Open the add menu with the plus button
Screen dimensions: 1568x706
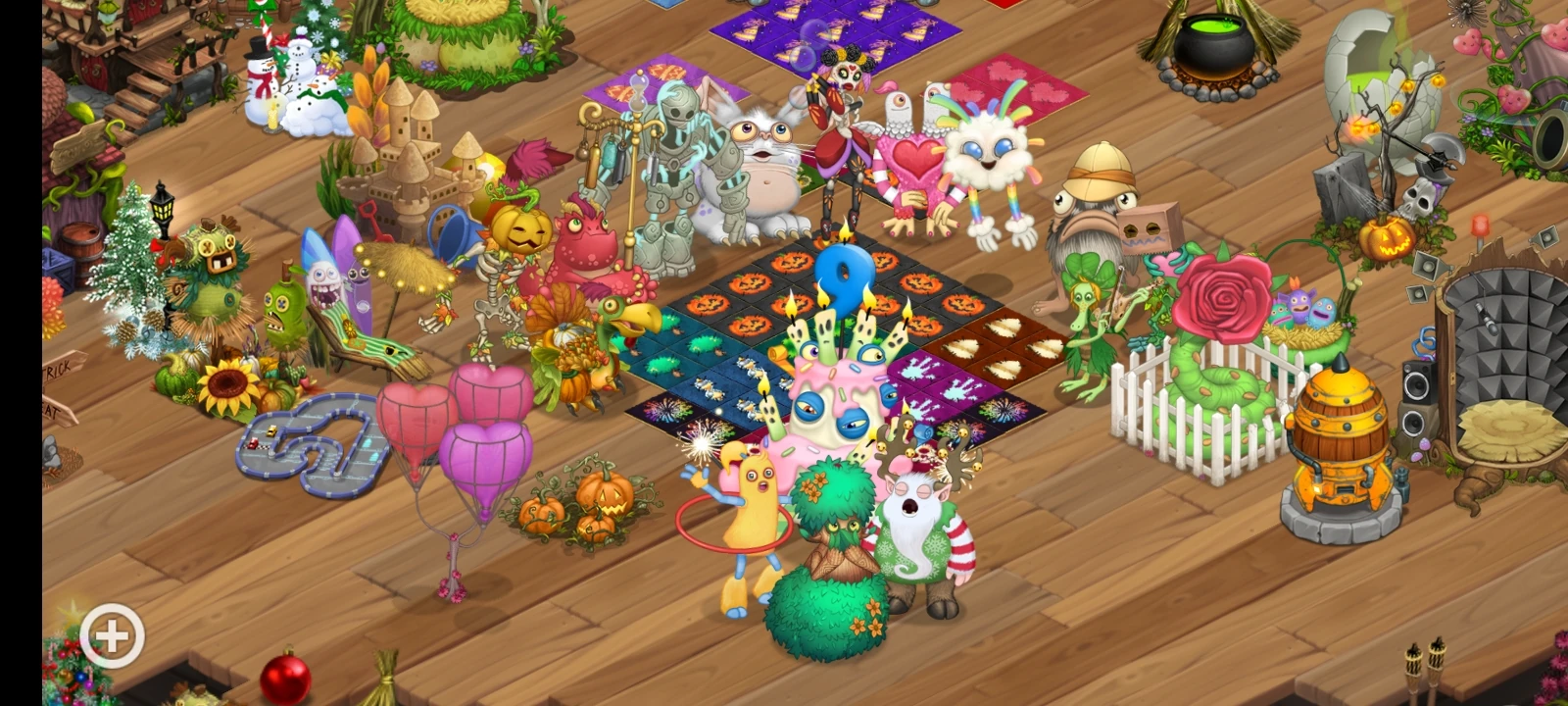click(111, 635)
